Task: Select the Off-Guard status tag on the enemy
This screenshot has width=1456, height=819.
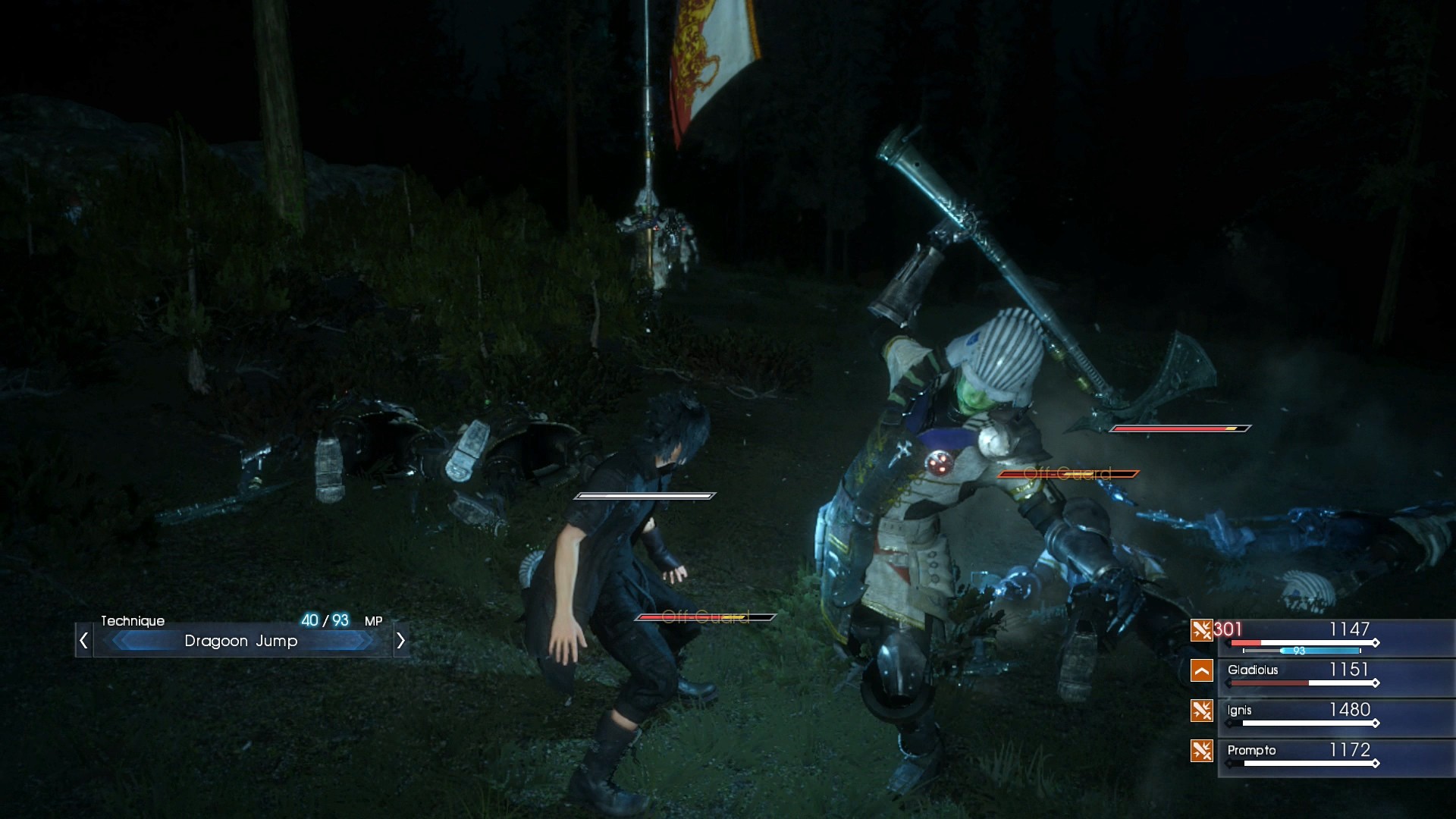Action: [x=1065, y=472]
